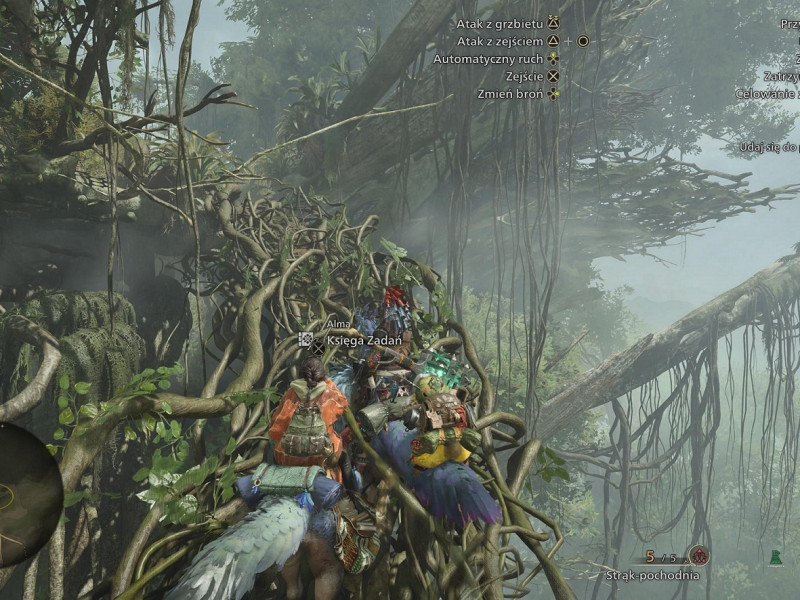Open the circular minimap
Viewport: 800px width, 600px height.
(x=26, y=494)
